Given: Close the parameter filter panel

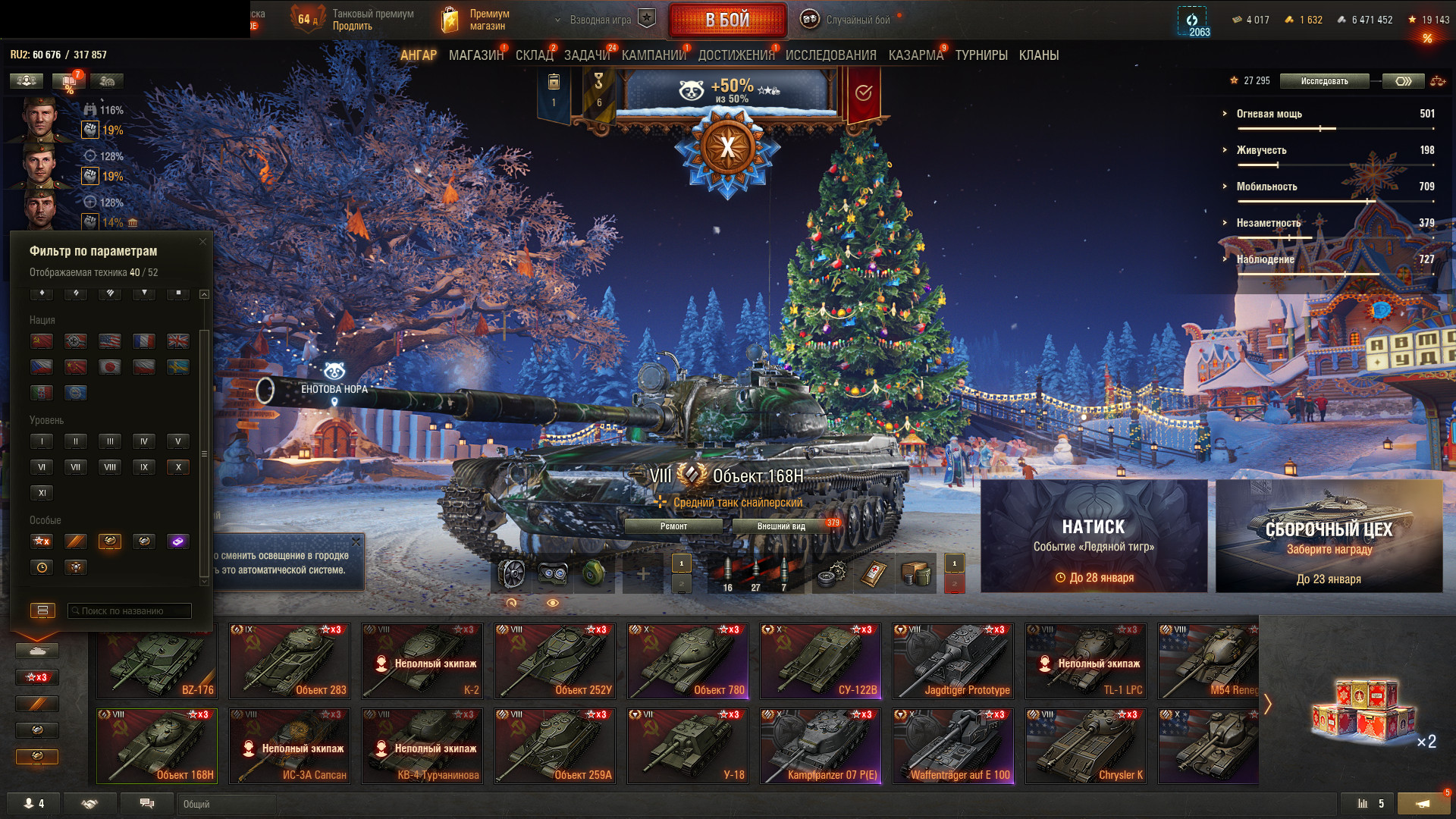Looking at the screenshot, I should pos(202,242).
